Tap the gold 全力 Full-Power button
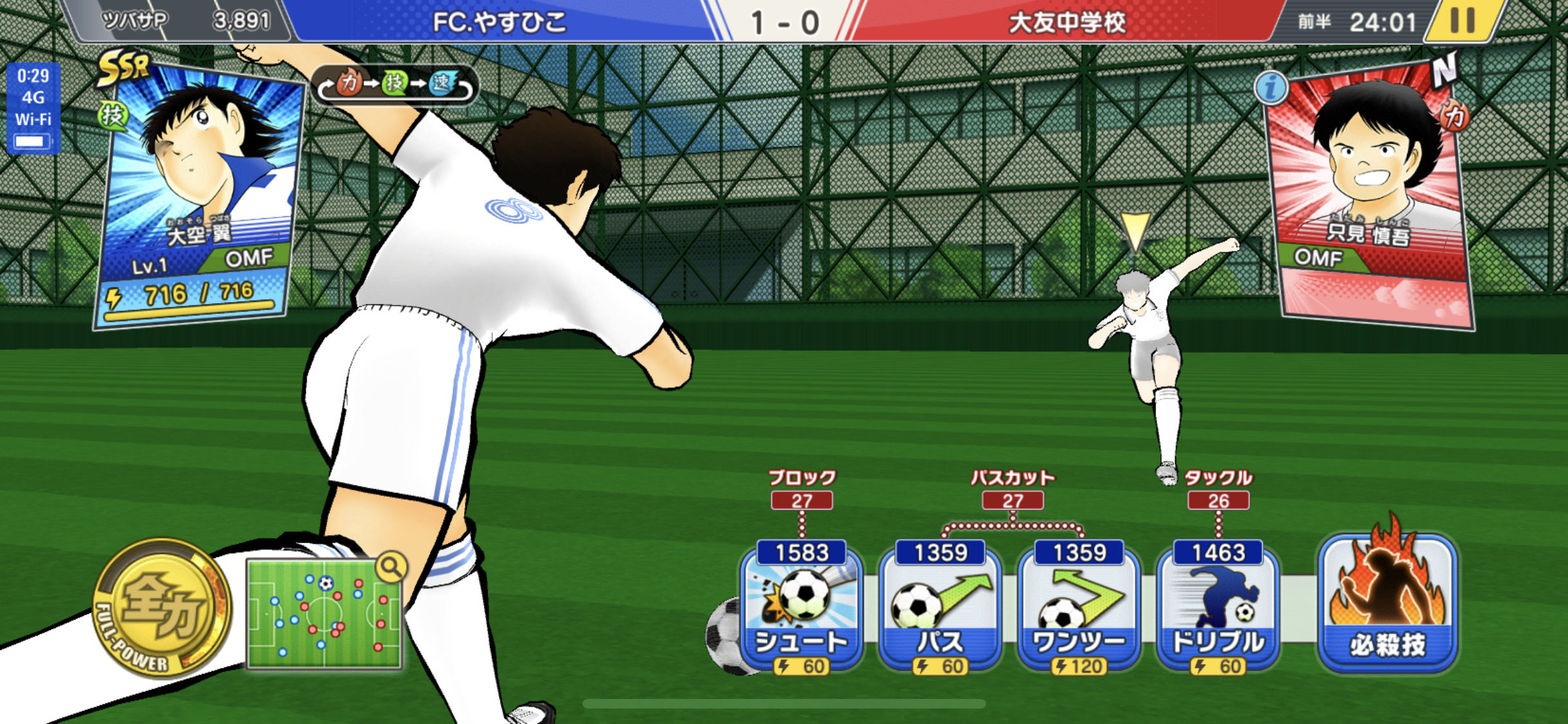1568x724 pixels. pos(162,608)
